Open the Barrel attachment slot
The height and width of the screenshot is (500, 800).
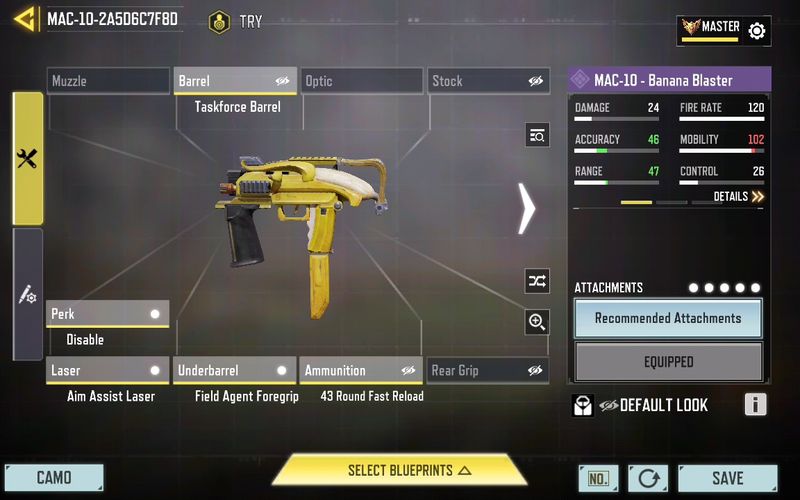coord(236,81)
